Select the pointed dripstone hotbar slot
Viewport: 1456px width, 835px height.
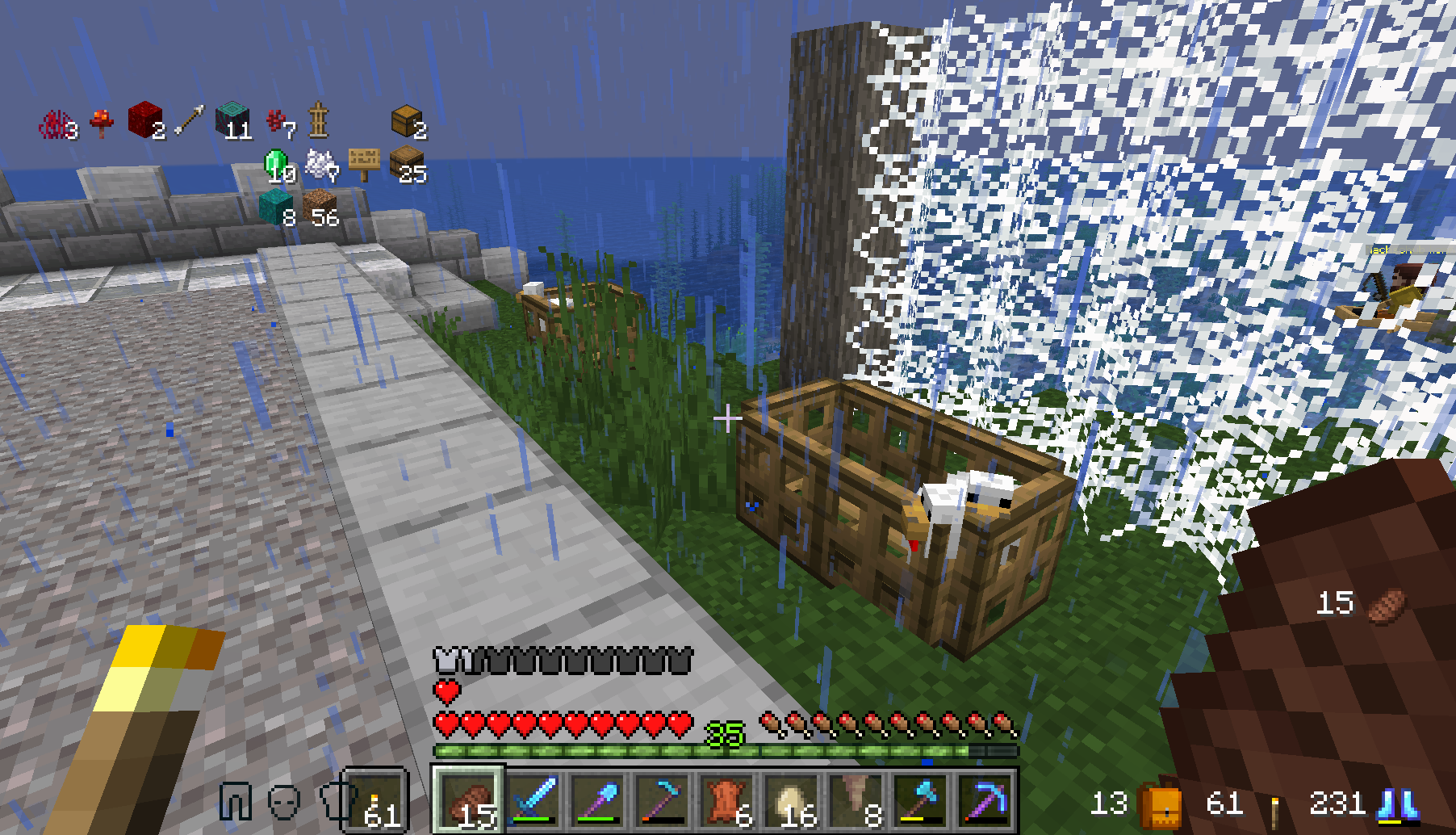(856, 801)
